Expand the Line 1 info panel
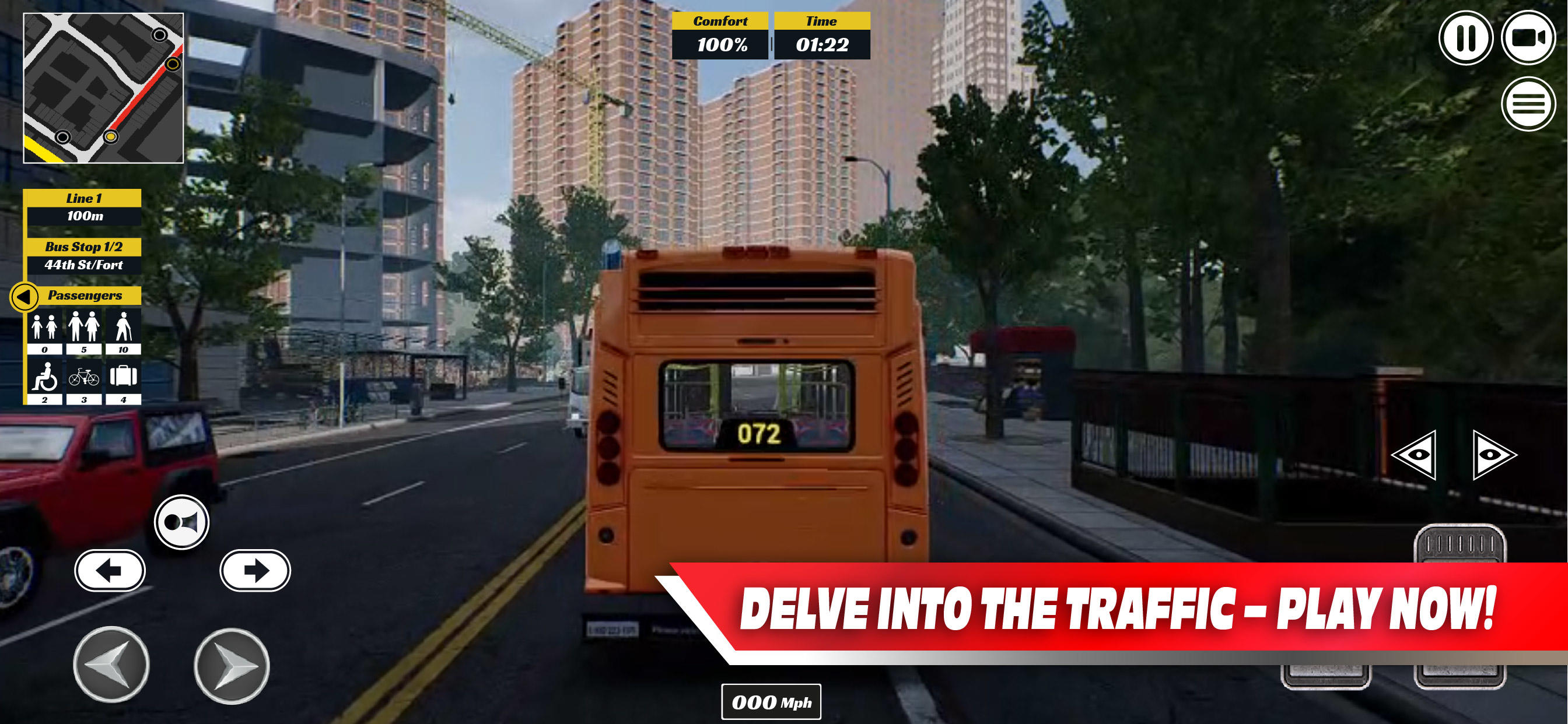This screenshot has width=1568, height=724. pyautogui.click(x=83, y=198)
